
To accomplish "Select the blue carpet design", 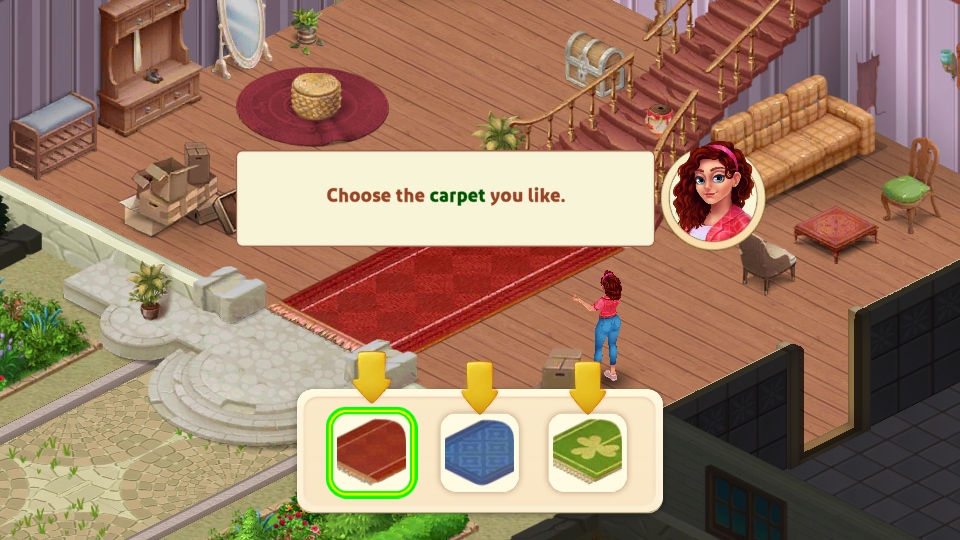I will pos(480,452).
